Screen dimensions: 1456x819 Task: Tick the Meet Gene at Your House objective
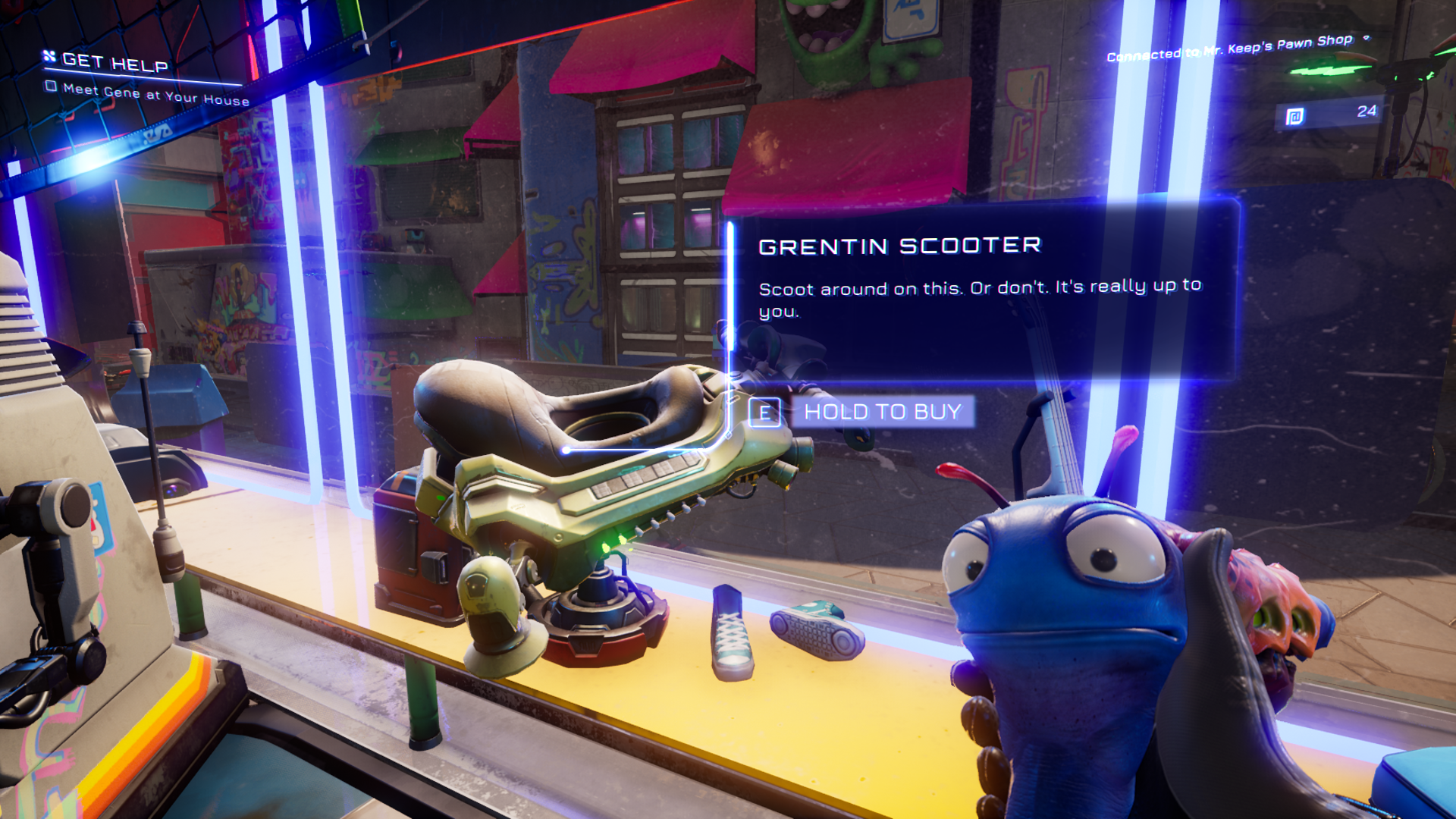pos(51,86)
